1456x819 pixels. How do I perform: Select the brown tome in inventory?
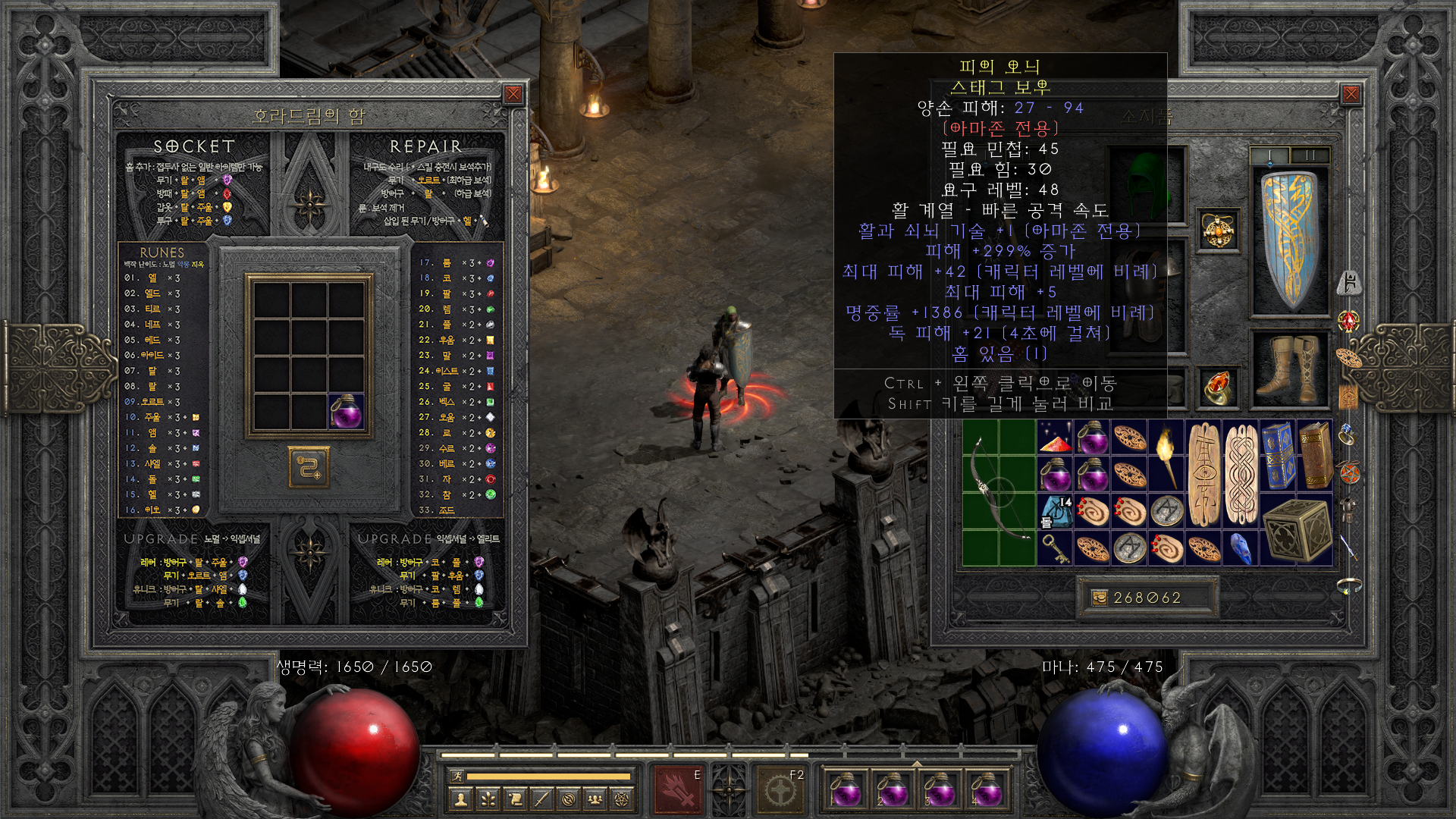pyautogui.click(x=1315, y=455)
